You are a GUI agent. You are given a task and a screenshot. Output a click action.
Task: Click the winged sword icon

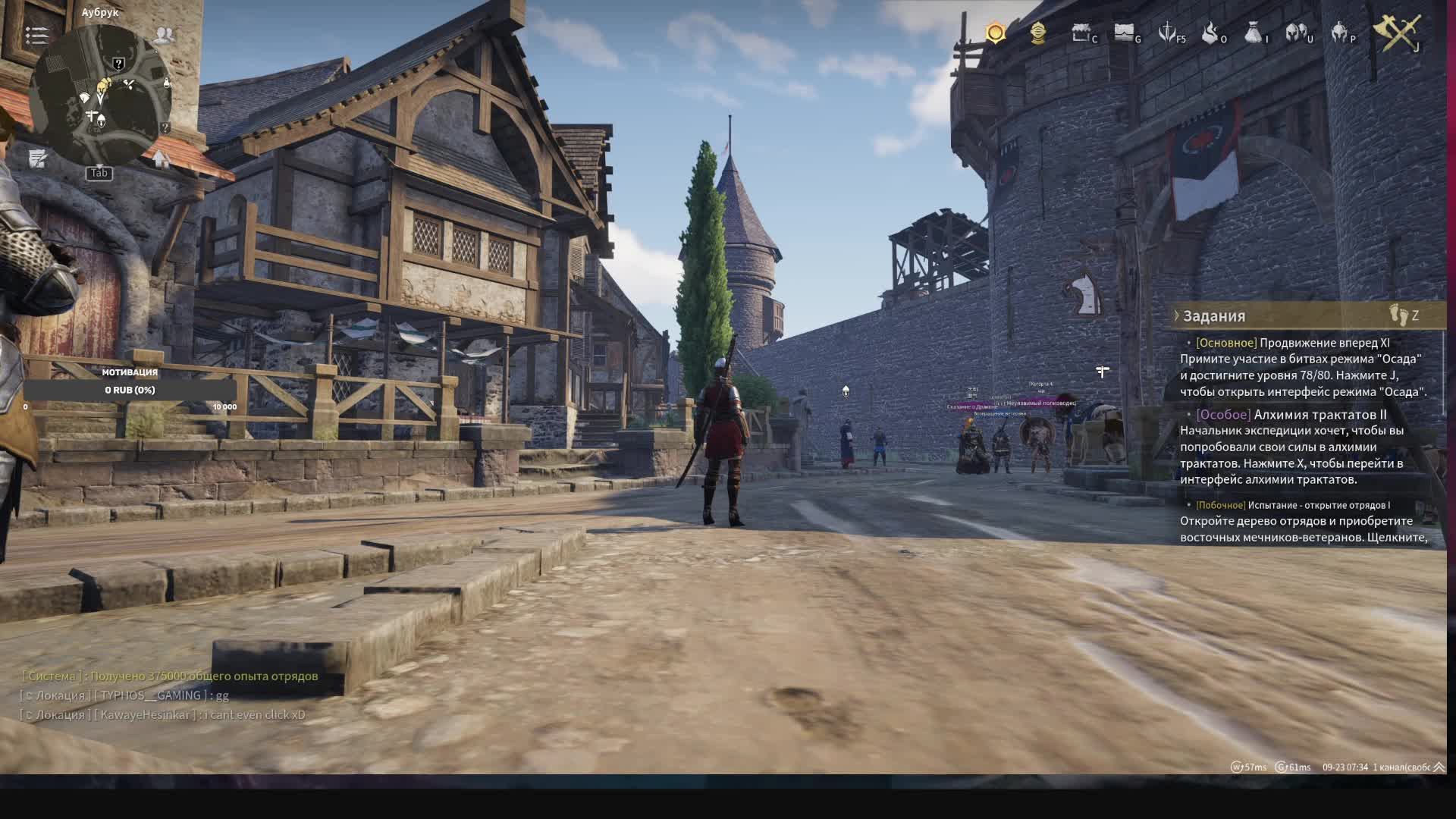click(x=1168, y=33)
